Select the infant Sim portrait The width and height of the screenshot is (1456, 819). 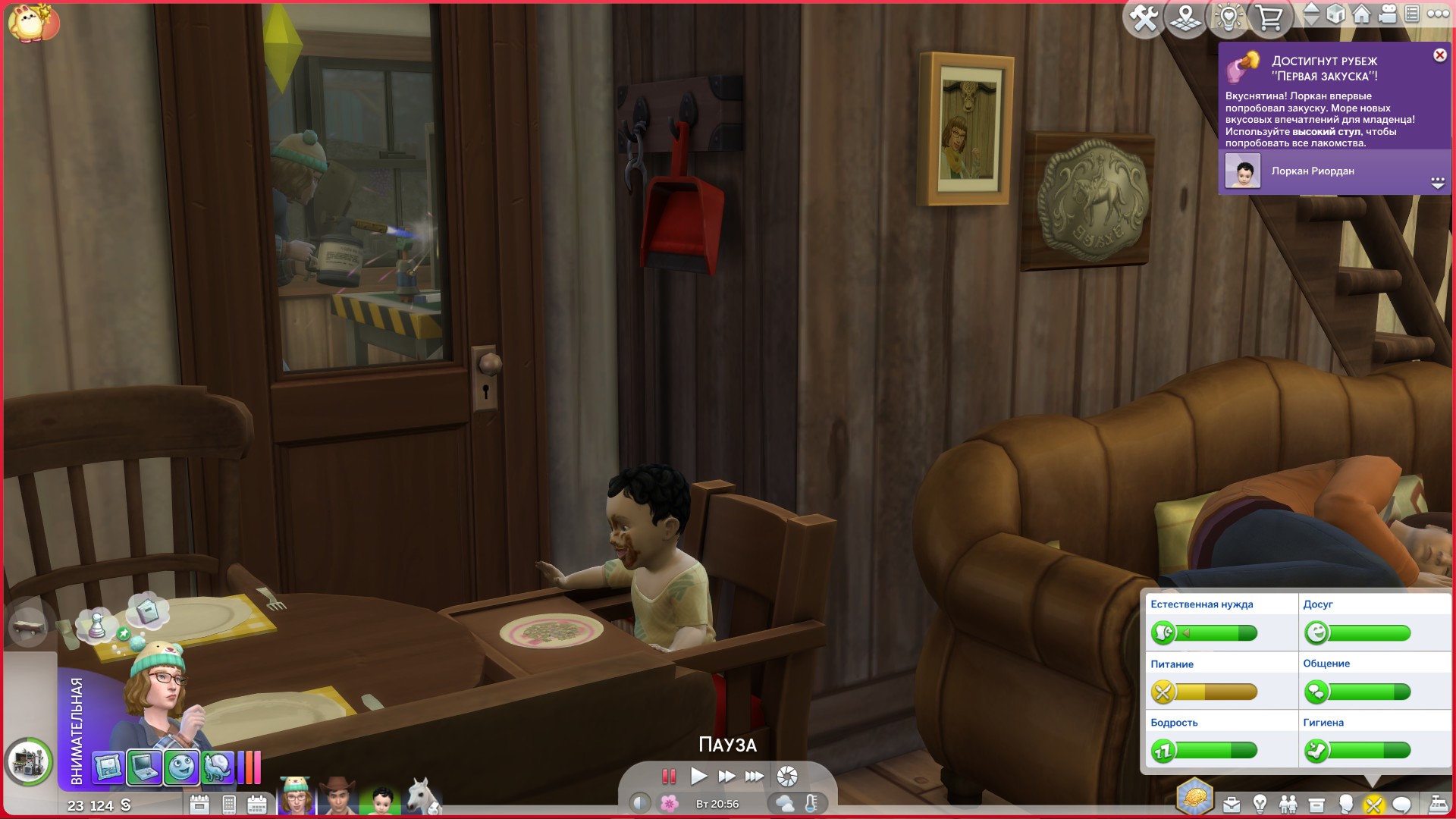pos(381,799)
